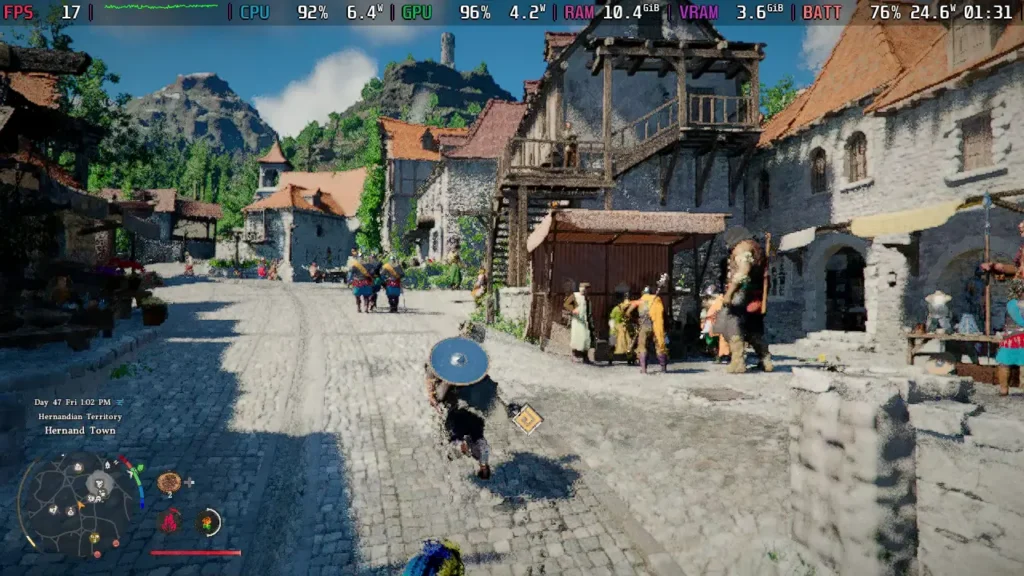Activate the red flame skill icon
1024x576 pixels.
pos(171,520)
